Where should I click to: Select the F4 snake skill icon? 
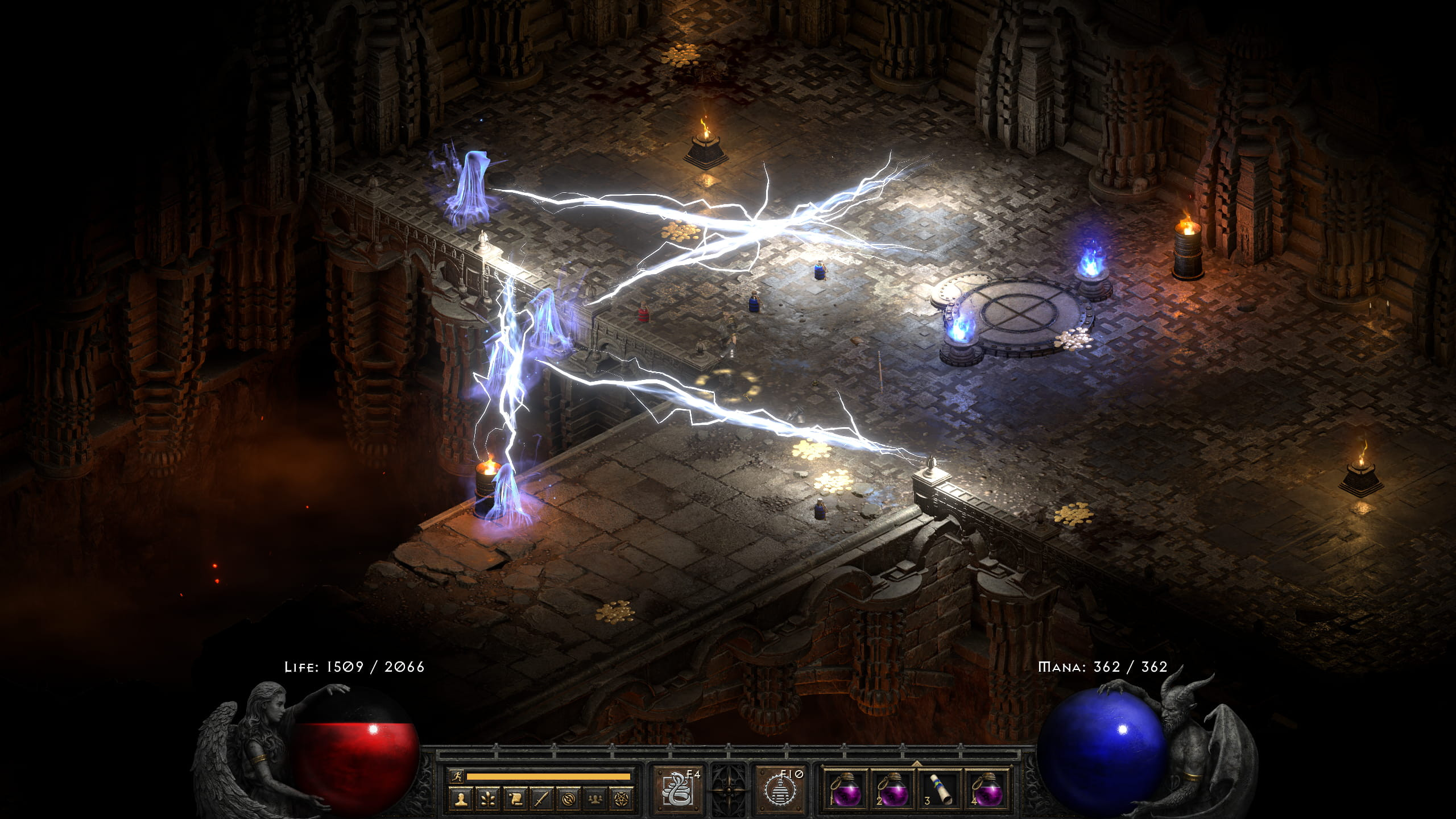677,790
